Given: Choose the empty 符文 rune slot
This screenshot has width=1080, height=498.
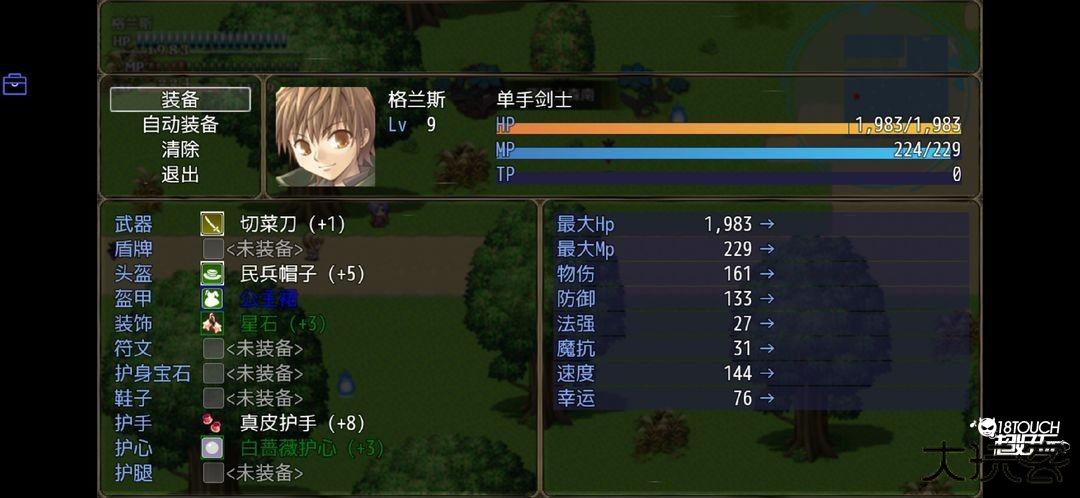Looking at the screenshot, I should tap(264, 349).
